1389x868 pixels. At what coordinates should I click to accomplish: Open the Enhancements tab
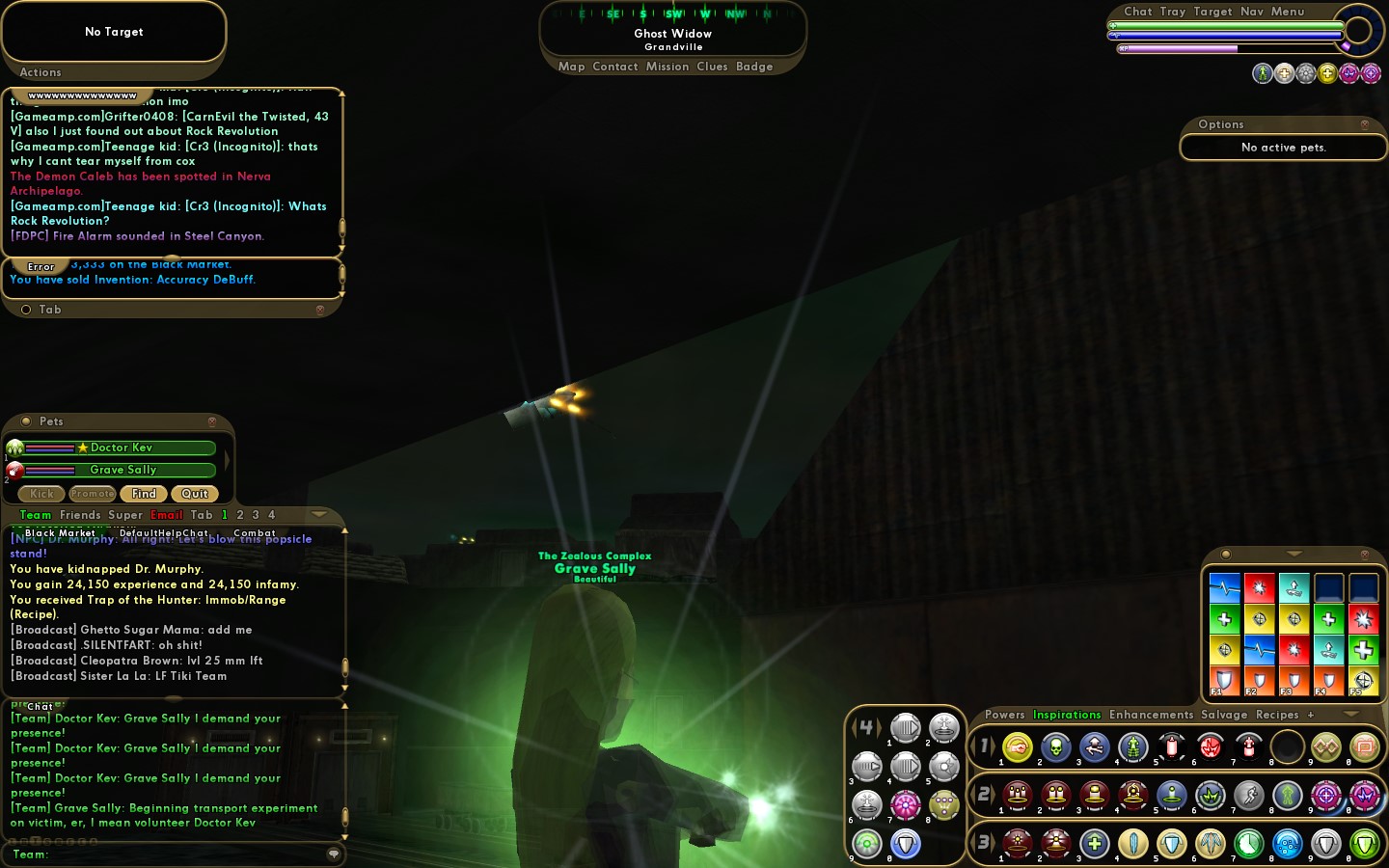1151,715
